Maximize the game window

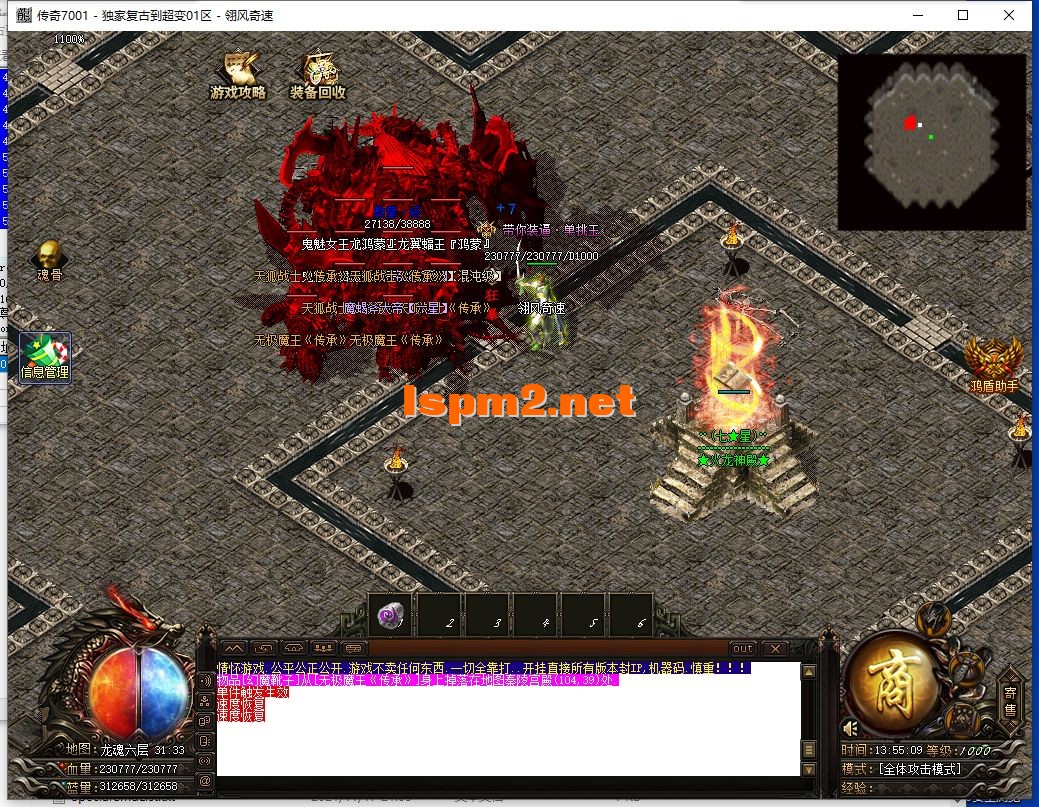click(x=963, y=15)
